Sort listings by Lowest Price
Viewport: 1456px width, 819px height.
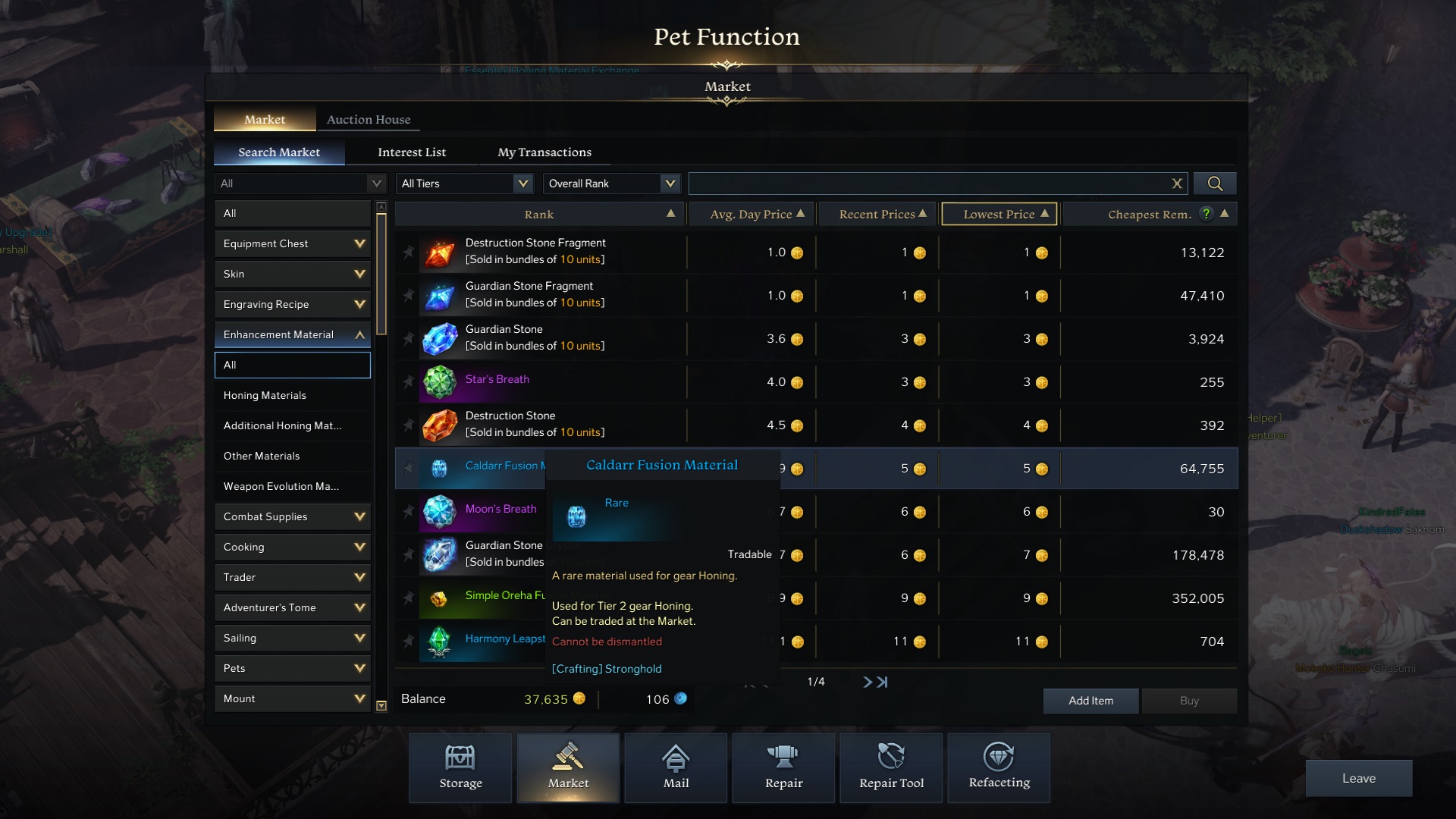click(x=999, y=214)
